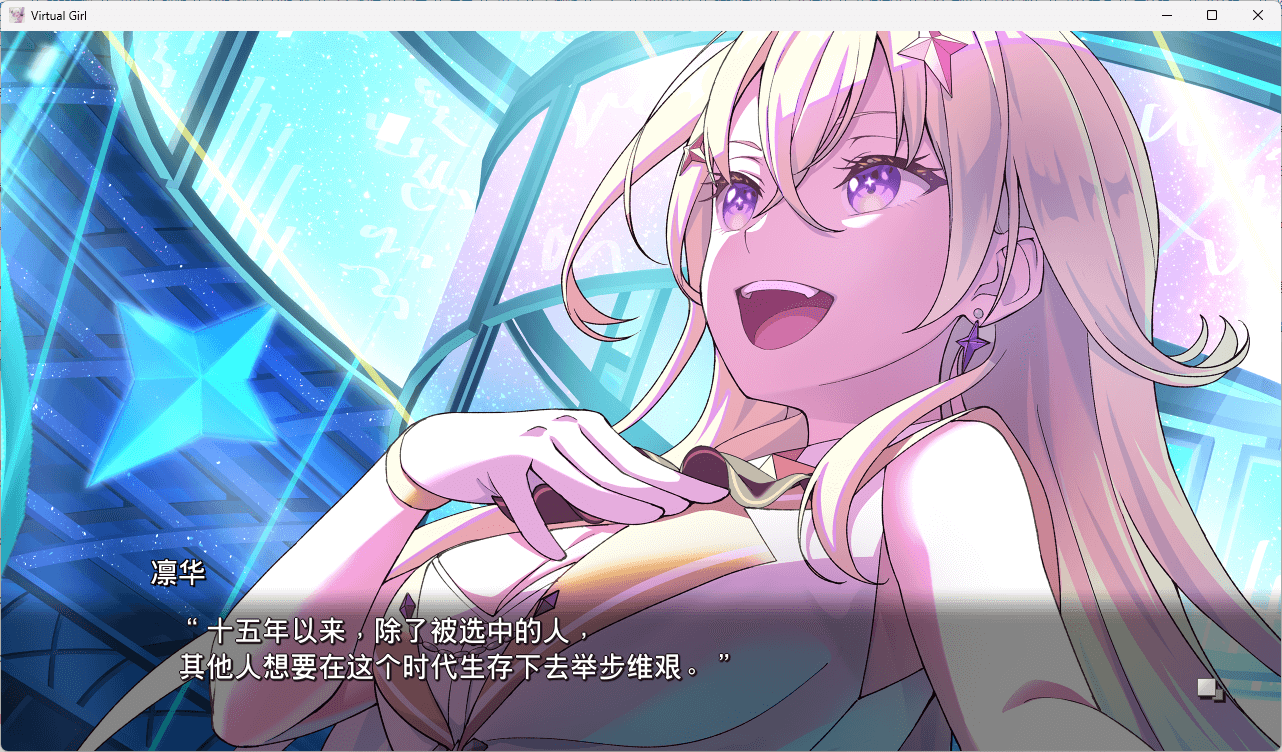Click the Virtual Girl app icon in titlebar
This screenshot has width=1282, height=752.
click(x=15, y=14)
